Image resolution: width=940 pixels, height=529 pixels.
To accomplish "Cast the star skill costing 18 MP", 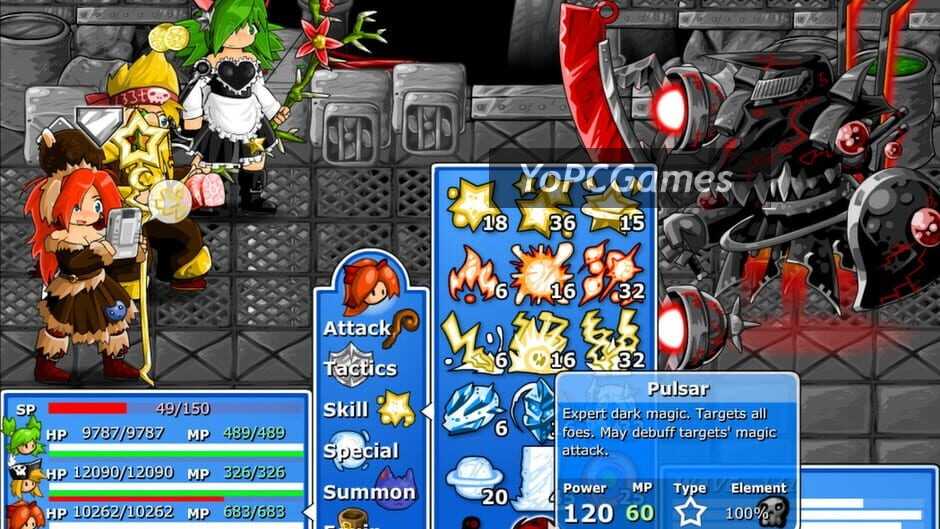I will click(475, 207).
